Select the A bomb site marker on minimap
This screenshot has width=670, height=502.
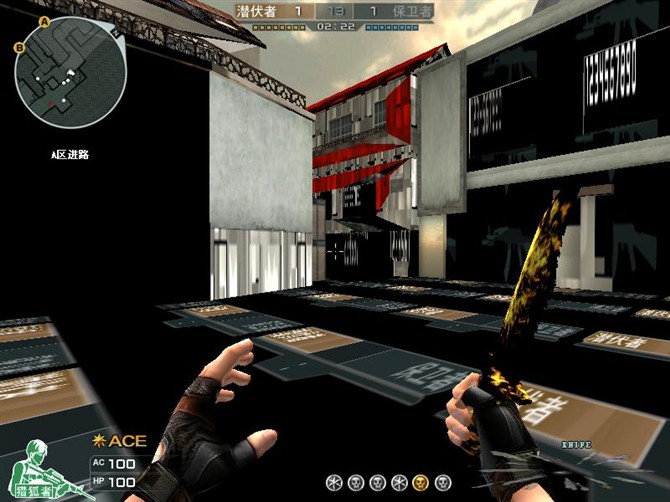click(x=44, y=20)
